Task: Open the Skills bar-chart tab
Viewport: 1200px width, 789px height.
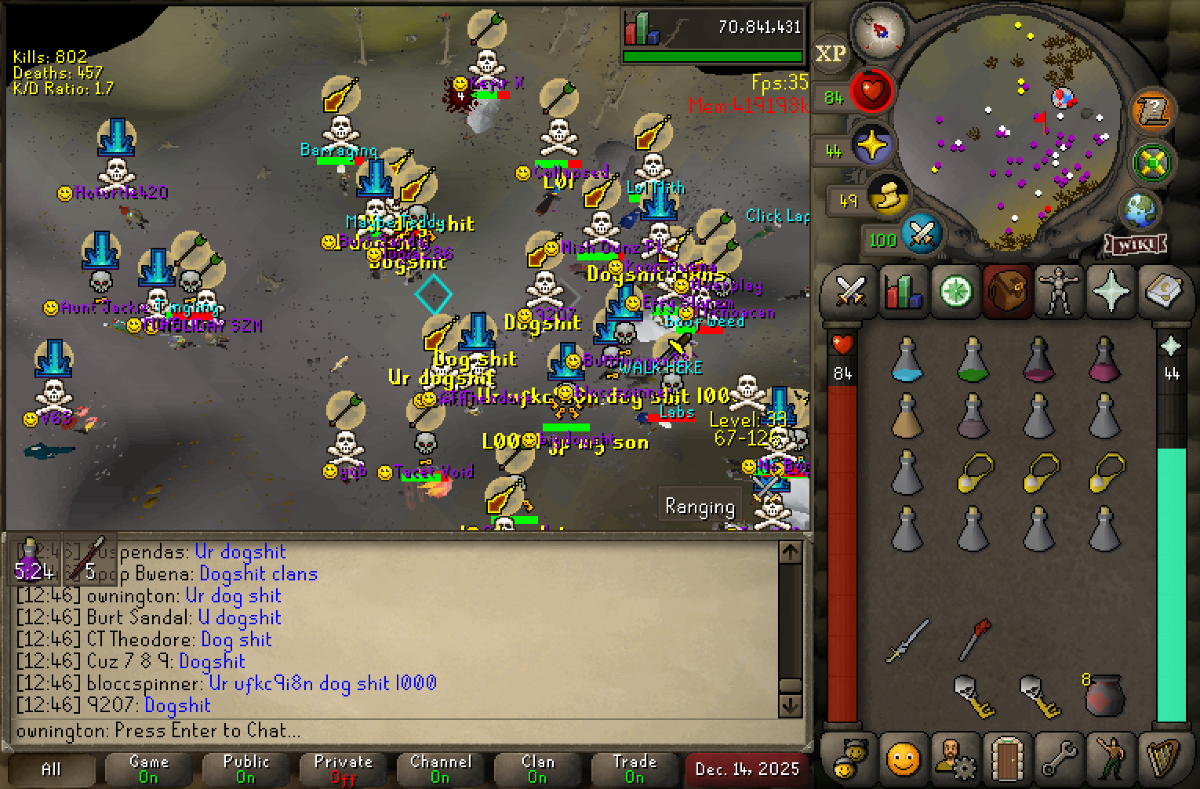Action: coord(904,291)
